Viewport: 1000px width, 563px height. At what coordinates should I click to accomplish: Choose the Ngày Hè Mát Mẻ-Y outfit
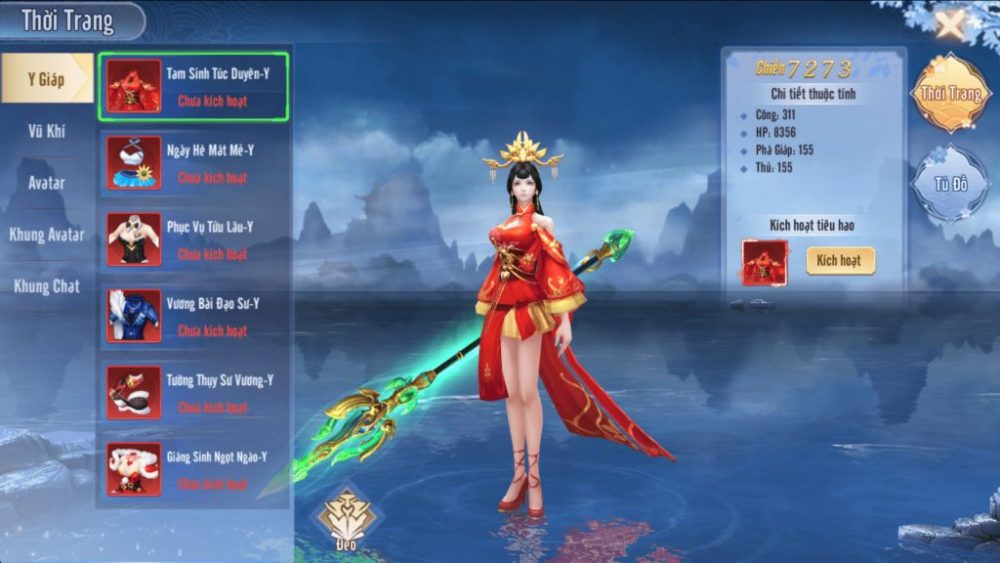coord(193,164)
